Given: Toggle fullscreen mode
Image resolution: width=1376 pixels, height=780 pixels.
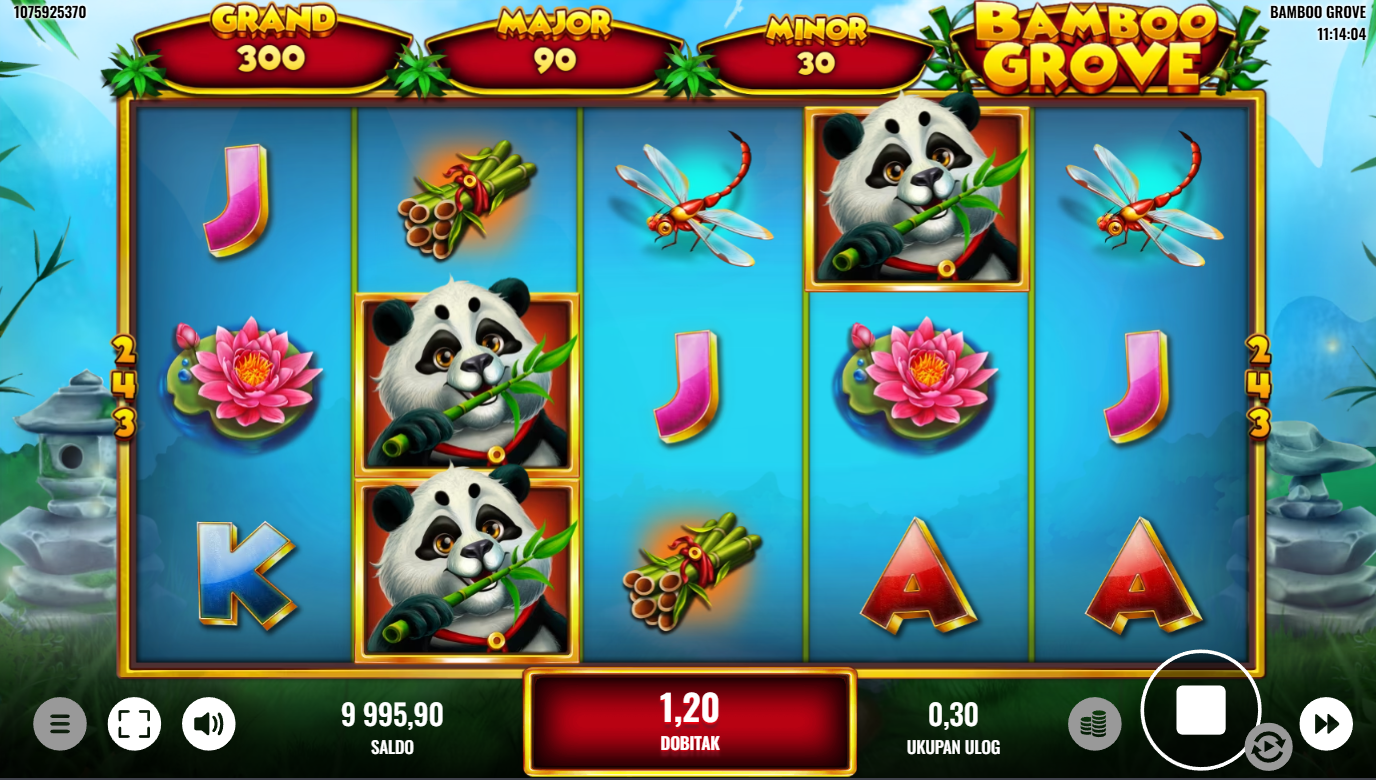Looking at the screenshot, I should 134,724.
